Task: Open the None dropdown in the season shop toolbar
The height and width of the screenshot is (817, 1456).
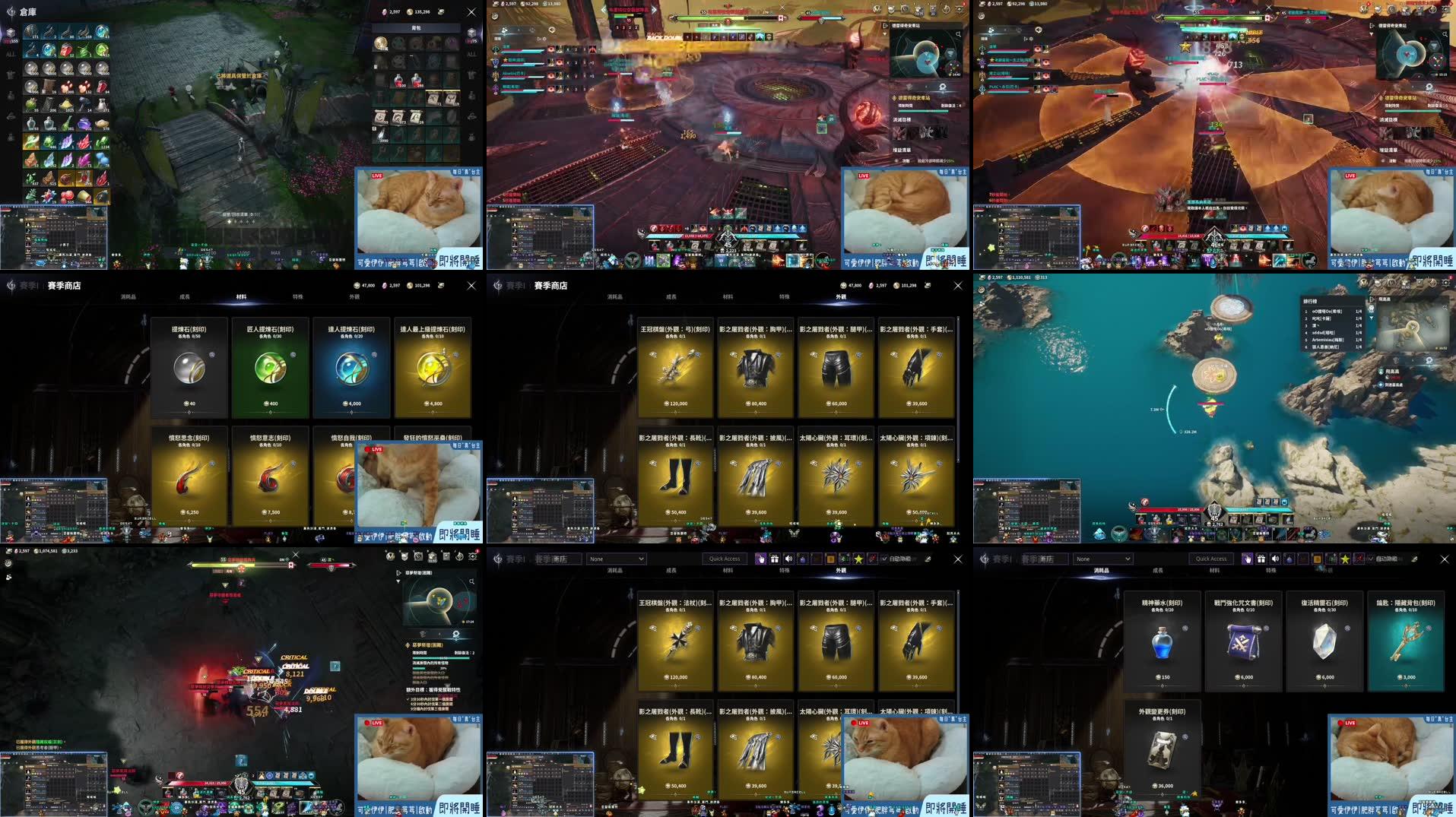Action: pyautogui.click(x=616, y=559)
